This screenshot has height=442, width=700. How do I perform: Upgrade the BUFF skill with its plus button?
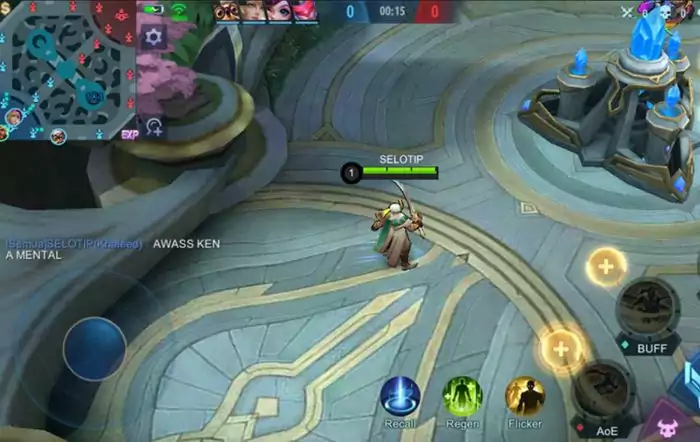(606, 266)
